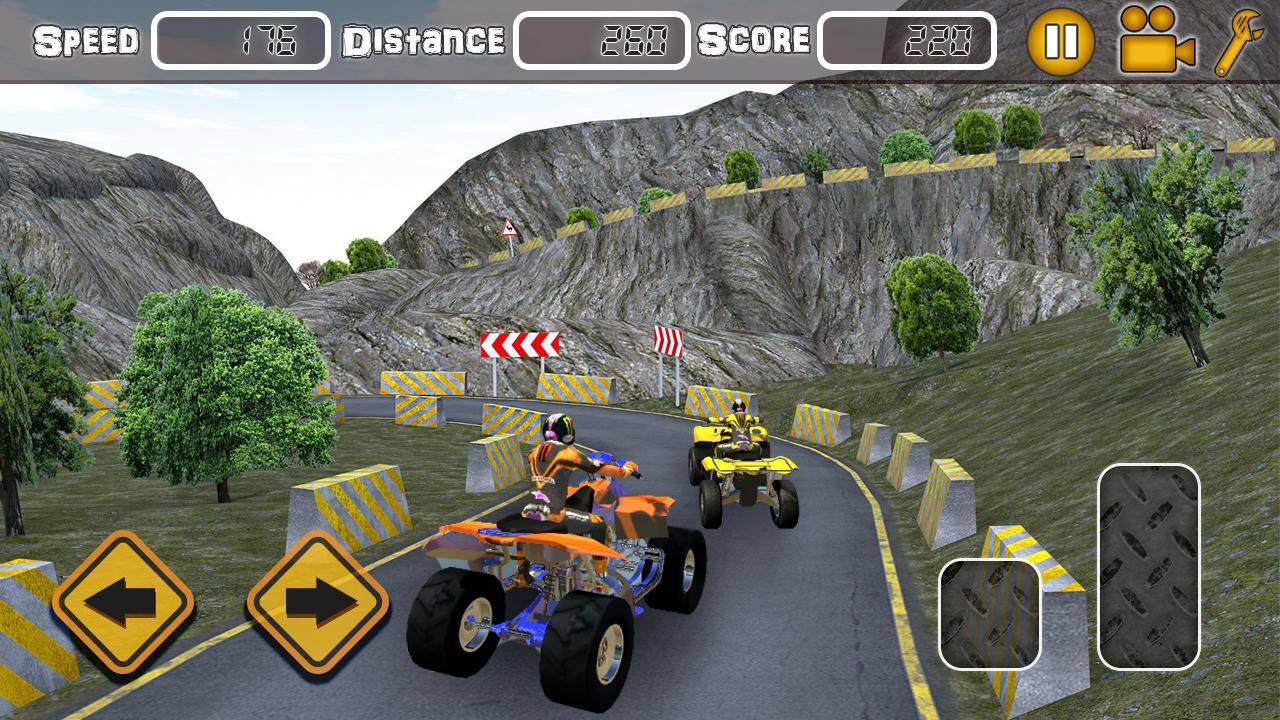Click the Distance counter showing 260
1280x720 pixels.
click(601, 38)
